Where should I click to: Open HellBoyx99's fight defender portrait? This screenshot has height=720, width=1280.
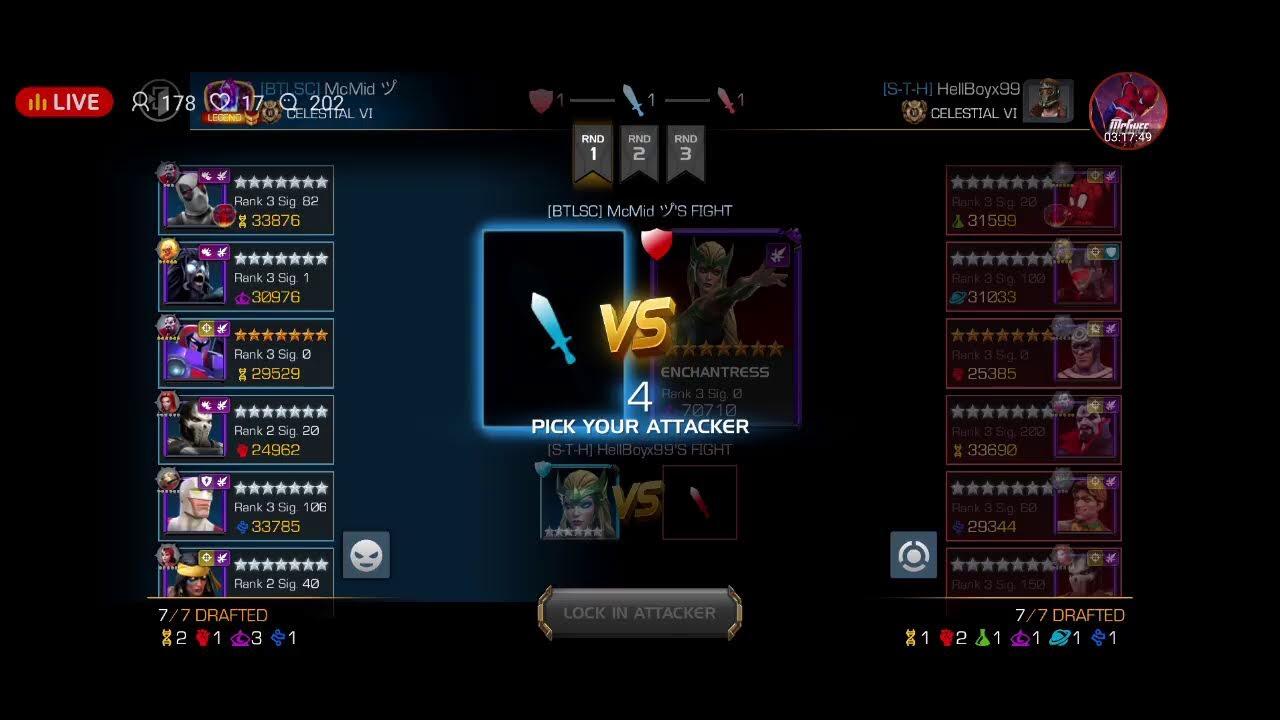(579, 502)
